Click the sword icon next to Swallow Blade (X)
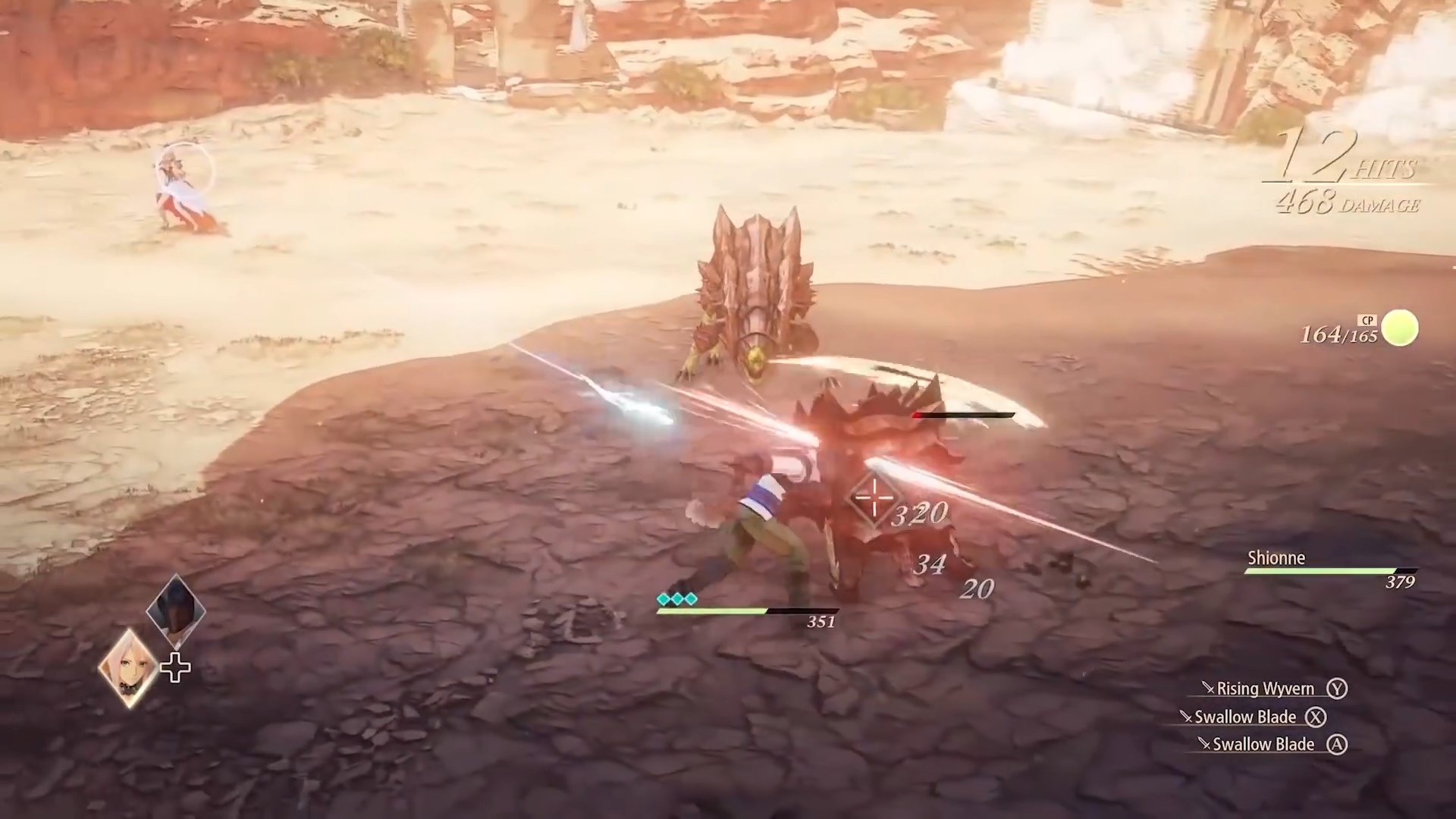Image resolution: width=1456 pixels, height=819 pixels. click(1188, 717)
